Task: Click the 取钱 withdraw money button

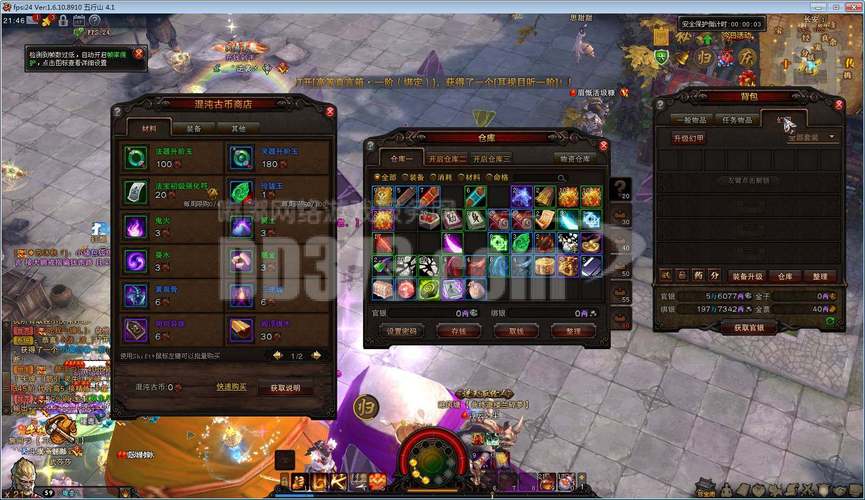Action: click(x=516, y=331)
